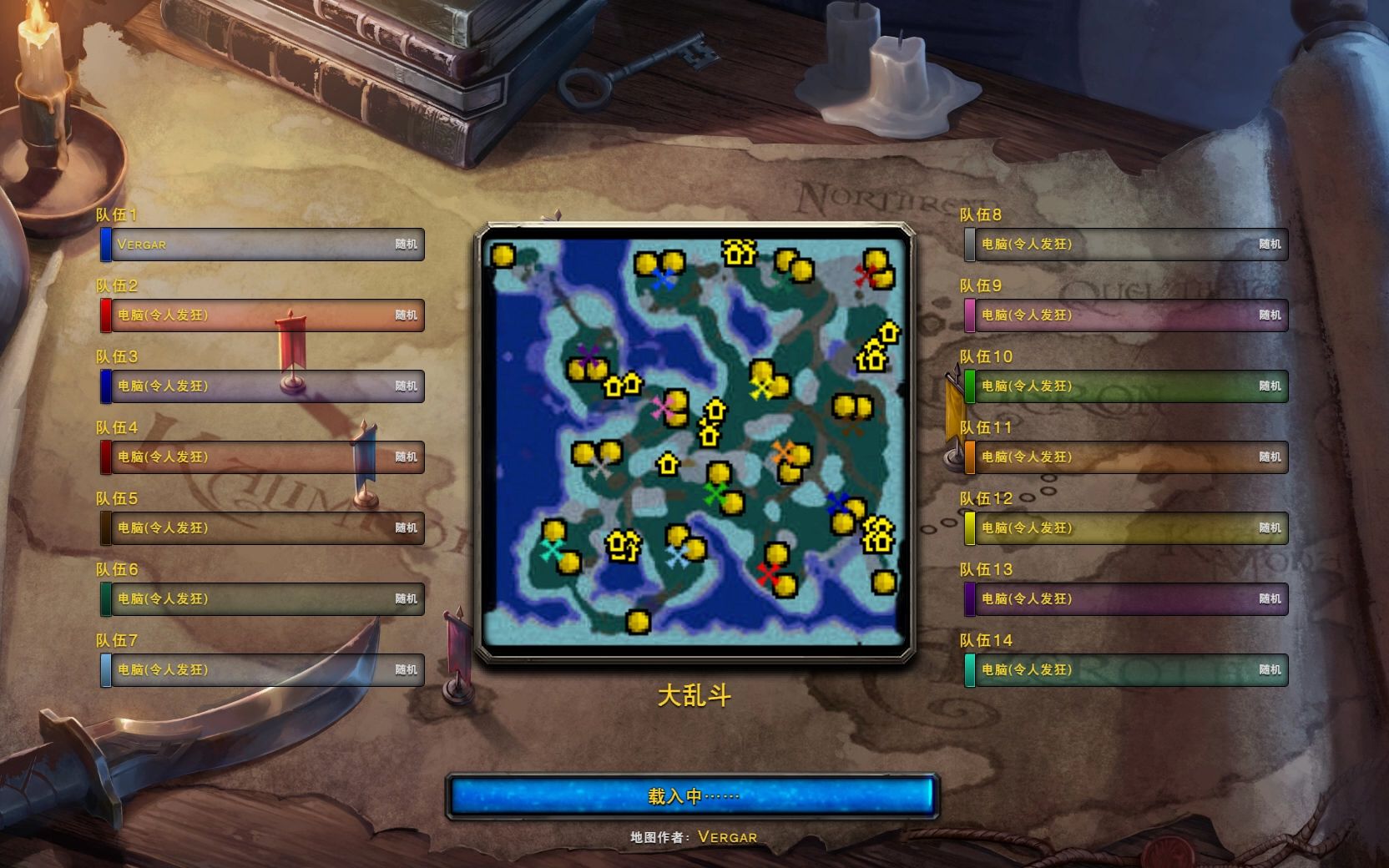1389x868 pixels.
Task: Click the 队伍5 team heading
Action: [x=114, y=498]
